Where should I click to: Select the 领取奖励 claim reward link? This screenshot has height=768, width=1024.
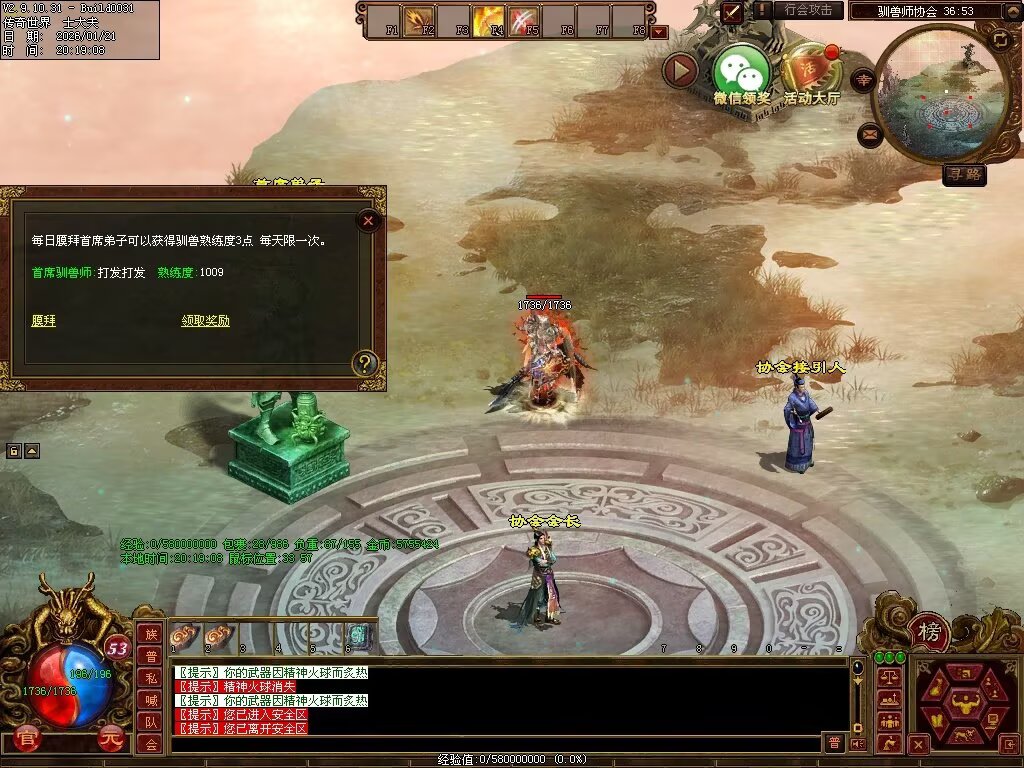click(205, 321)
